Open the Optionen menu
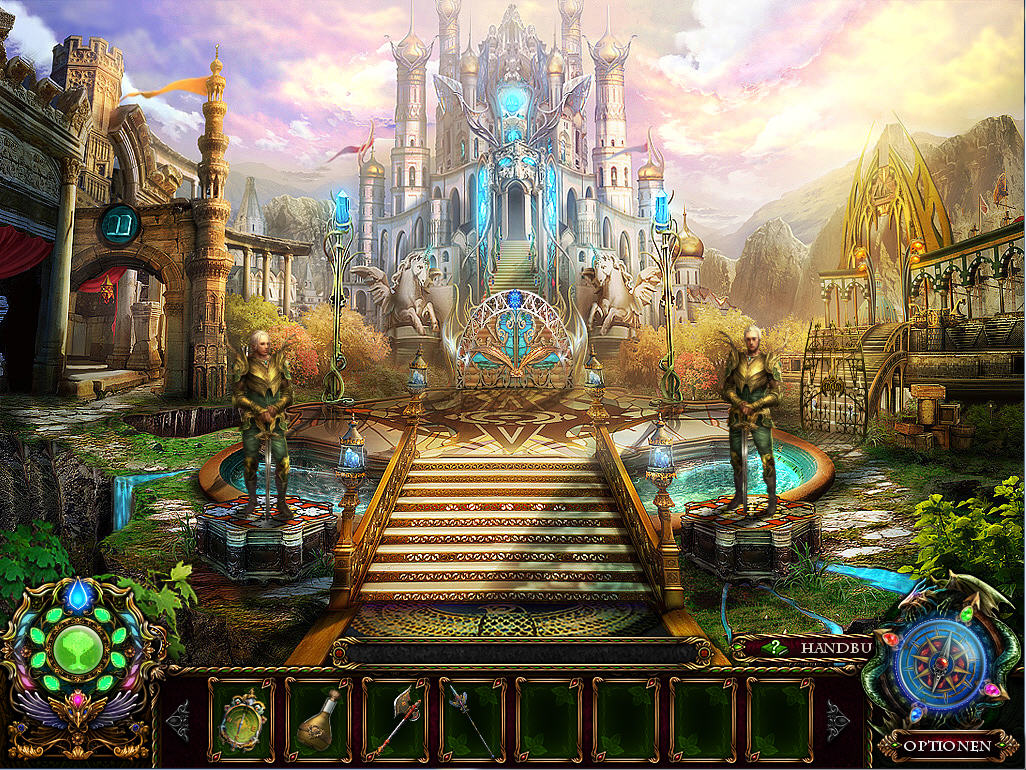 coord(947,745)
